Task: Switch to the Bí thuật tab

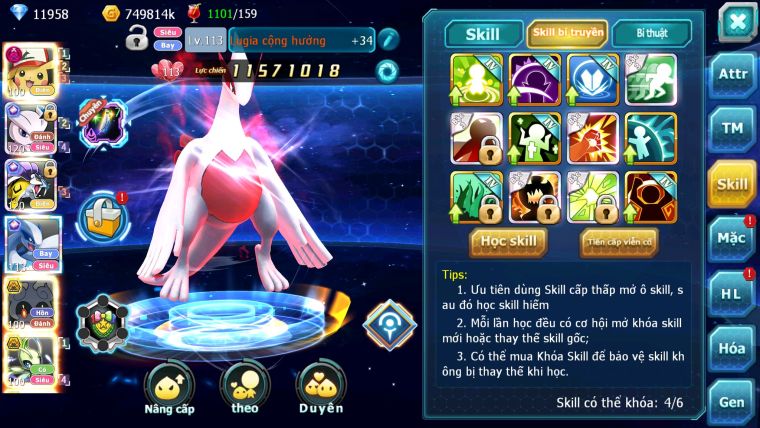Action: point(651,33)
